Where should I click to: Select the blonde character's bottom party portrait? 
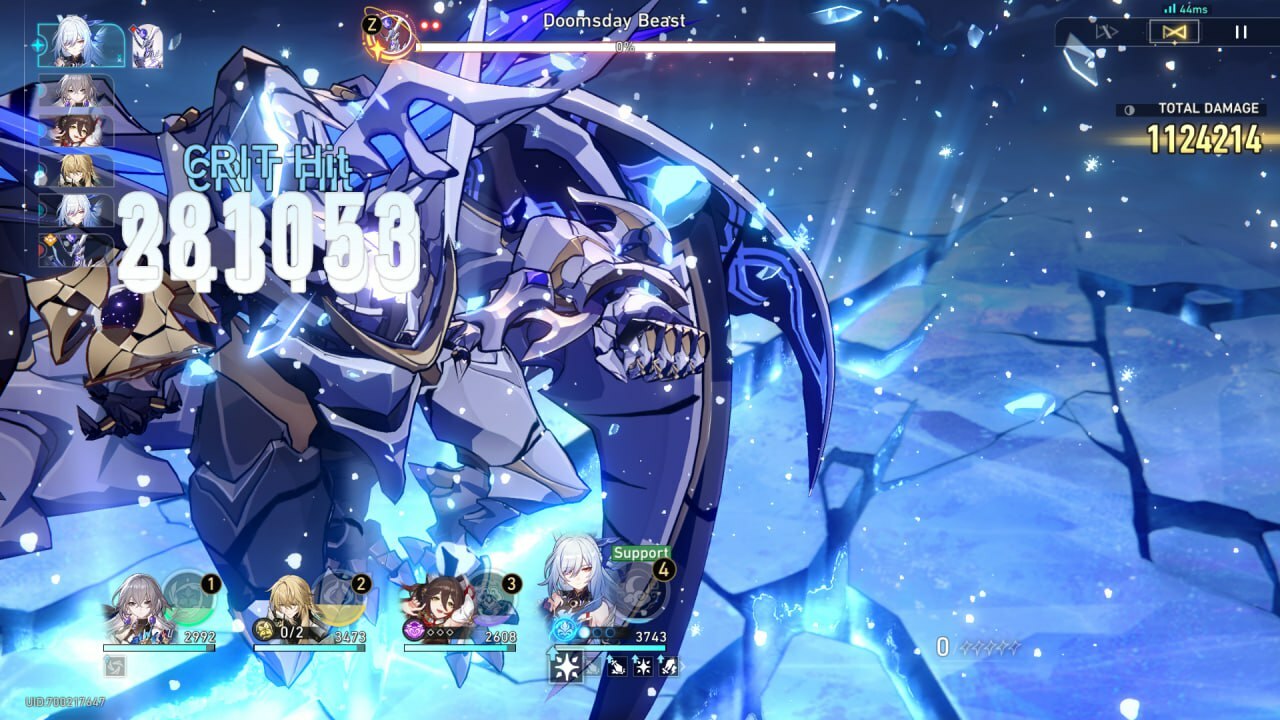pos(293,605)
